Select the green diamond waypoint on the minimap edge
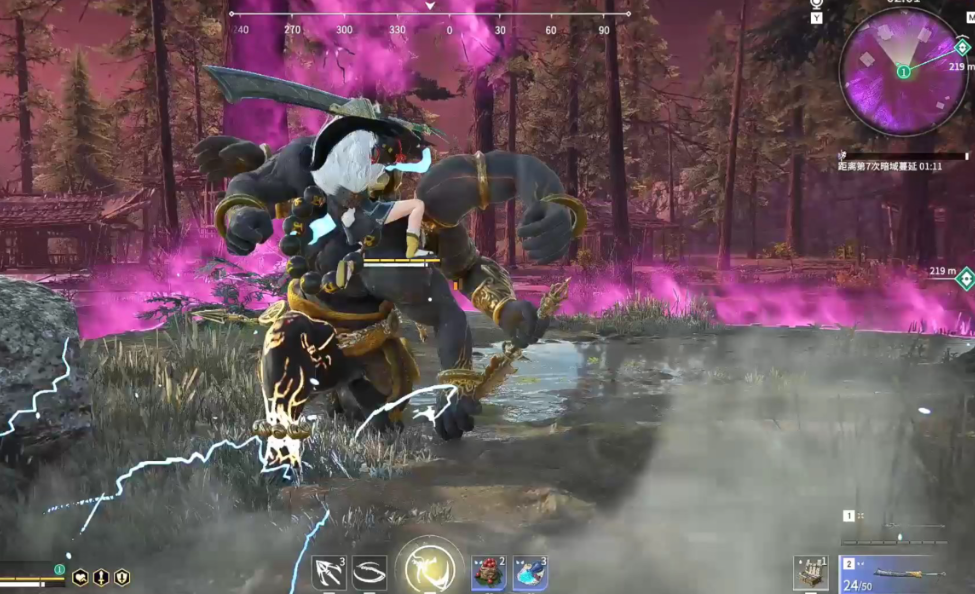 pyautogui.click(x=962, y=47)
